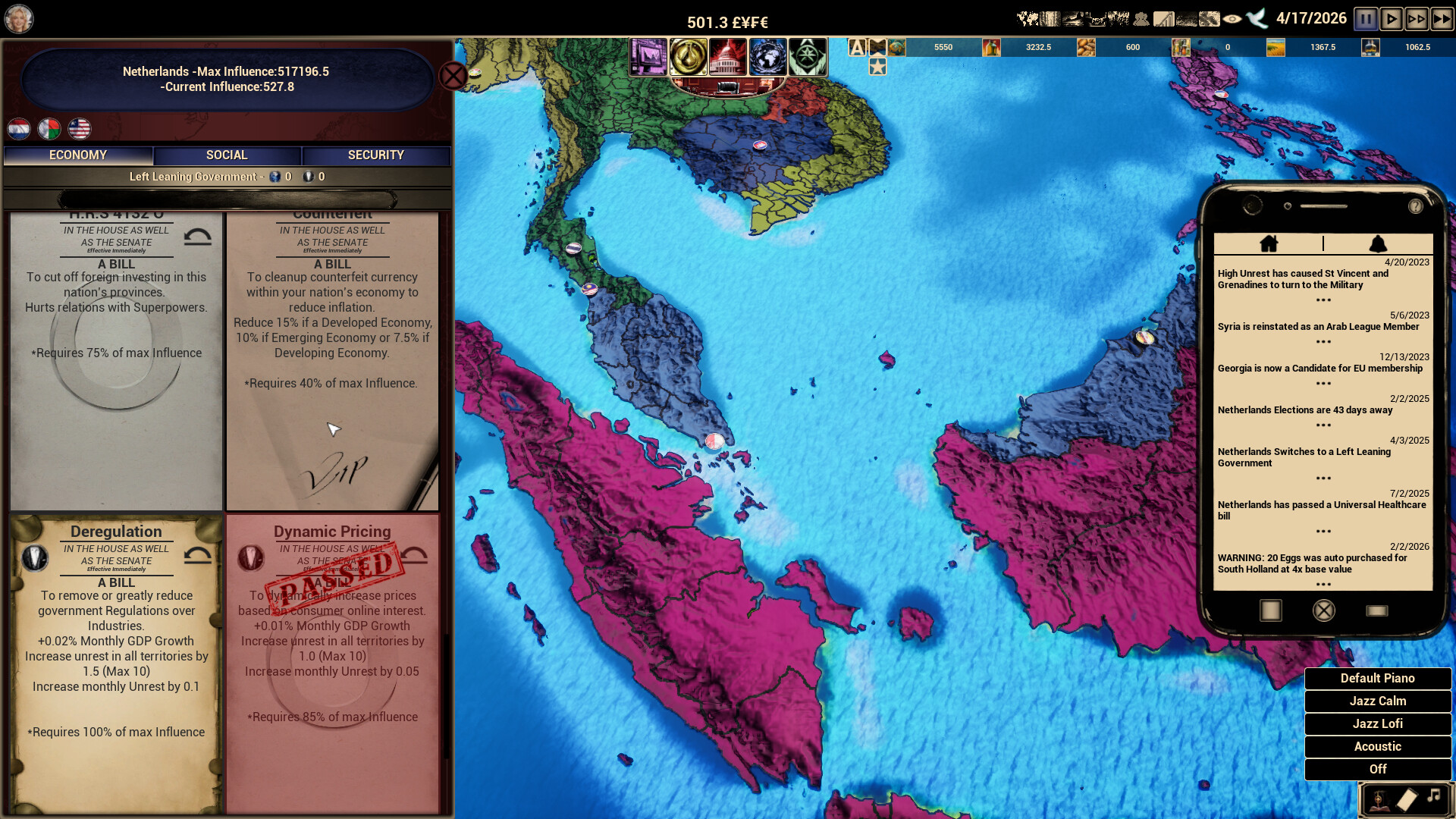
Task: Open the gold flask research menu
Action: (688, 57)
